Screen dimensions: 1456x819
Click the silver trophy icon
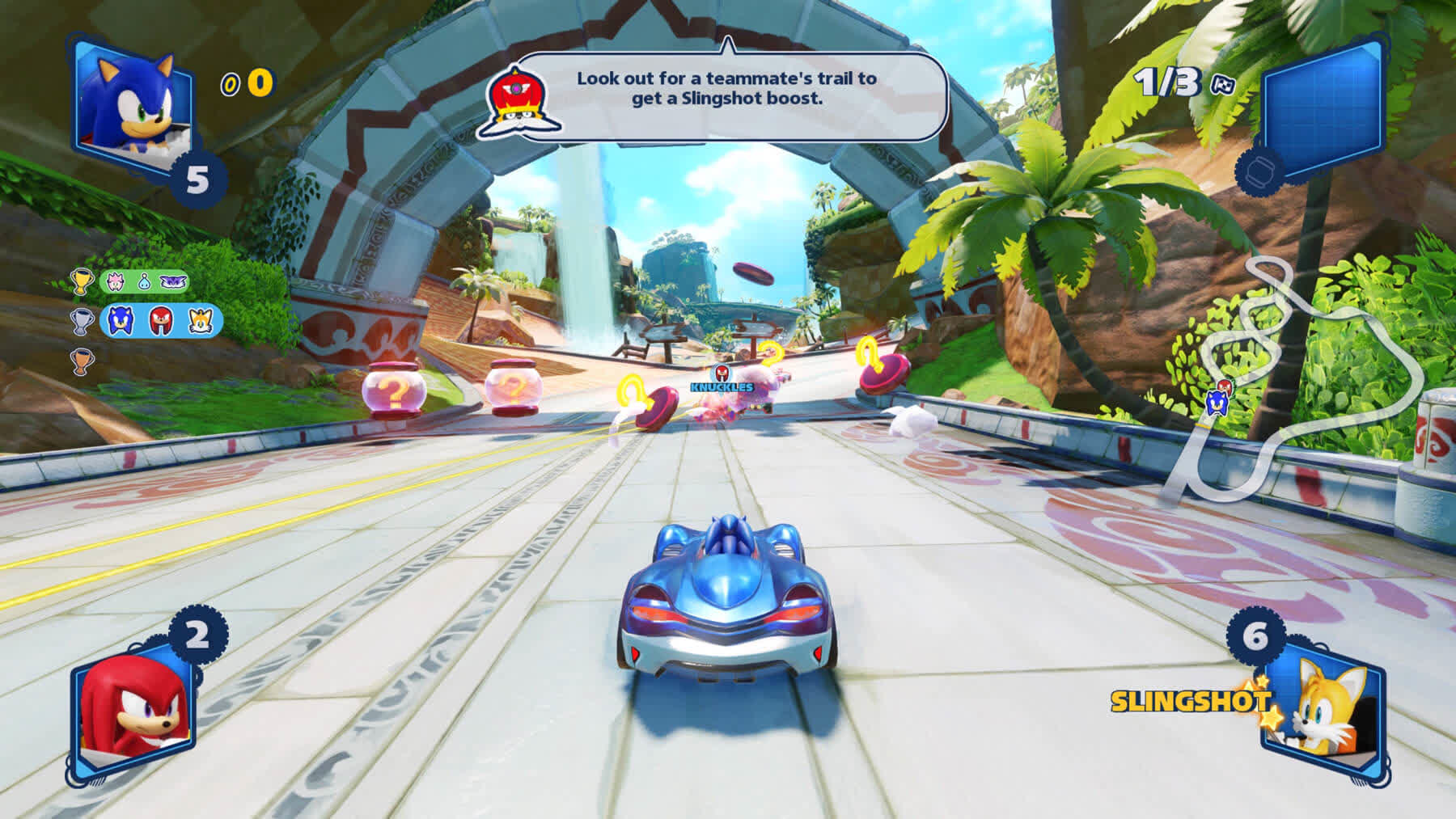(x=83, y=322)
